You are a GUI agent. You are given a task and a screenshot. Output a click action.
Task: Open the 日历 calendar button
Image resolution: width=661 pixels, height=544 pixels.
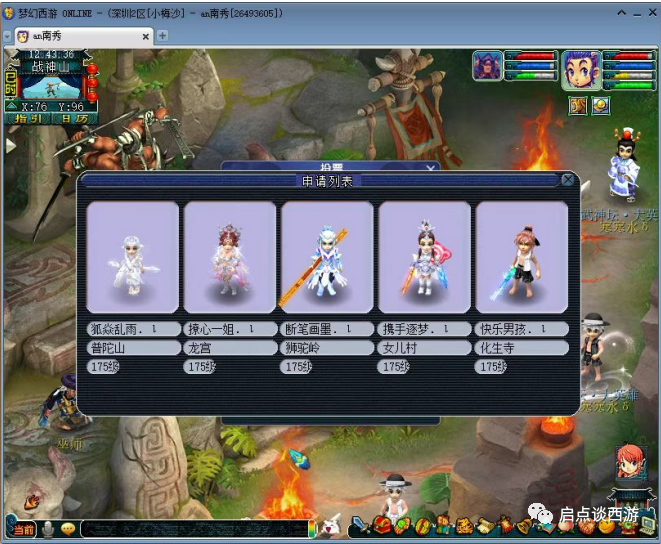coord(72,118)
